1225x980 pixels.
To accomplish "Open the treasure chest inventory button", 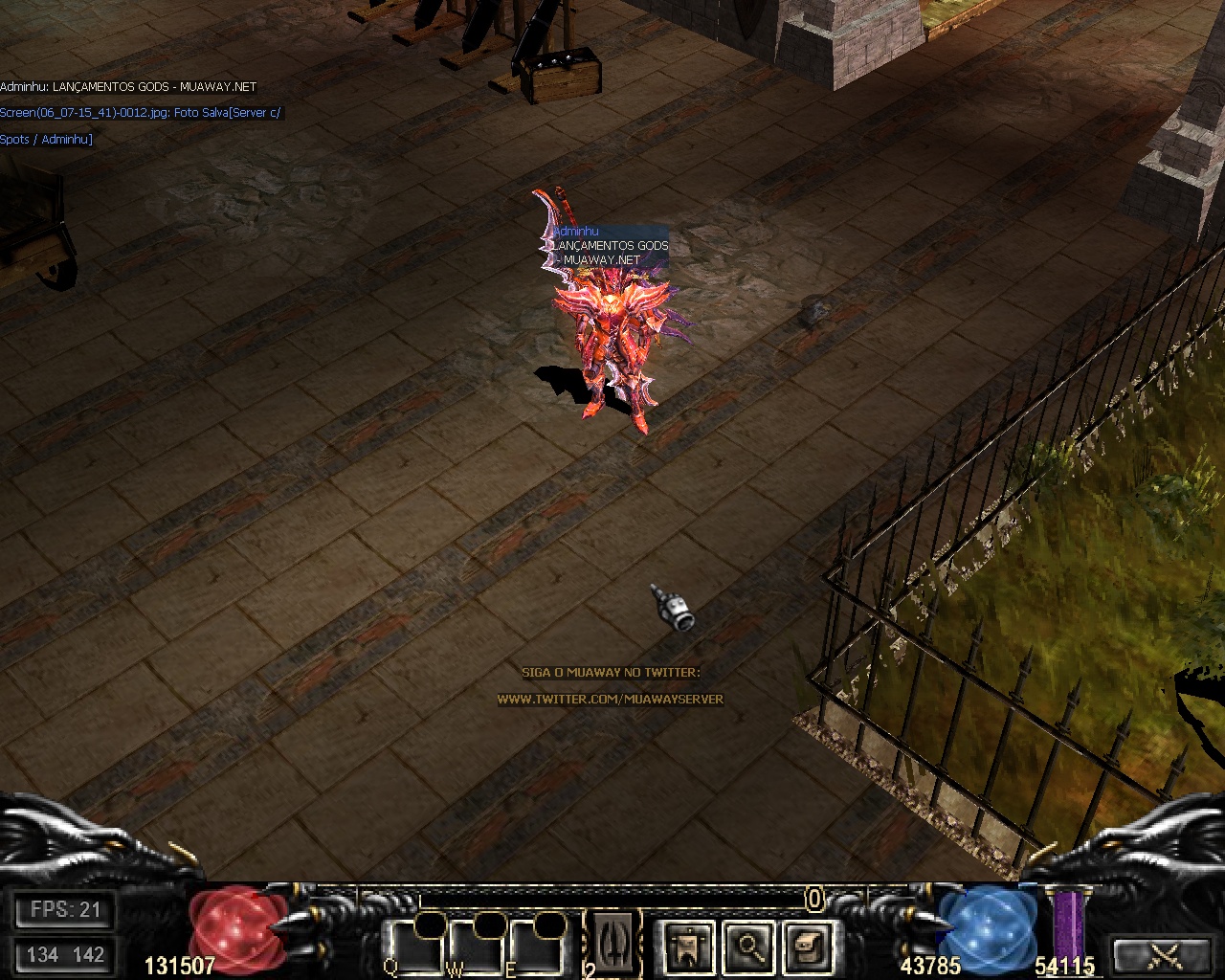I will (x=806, y=947).
